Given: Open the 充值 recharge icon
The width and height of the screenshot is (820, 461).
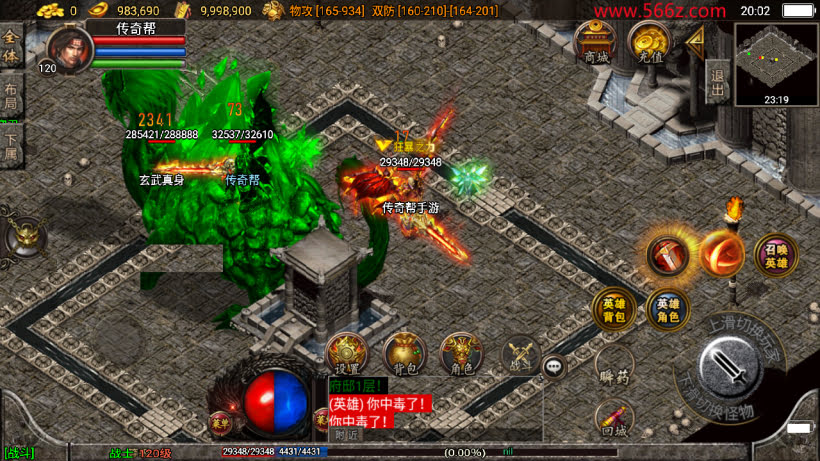Looking at the screenshot, I should [649, 43].
